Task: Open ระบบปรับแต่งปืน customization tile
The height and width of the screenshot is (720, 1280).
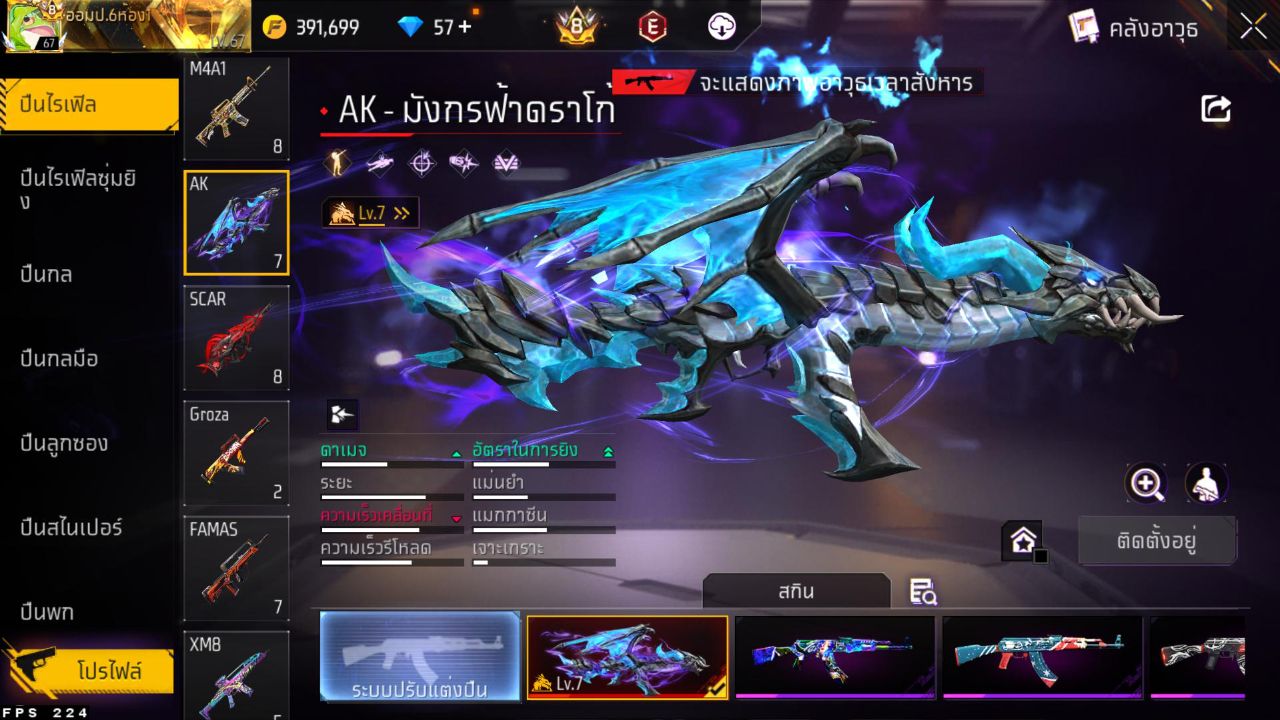Action: pos(420,656)
